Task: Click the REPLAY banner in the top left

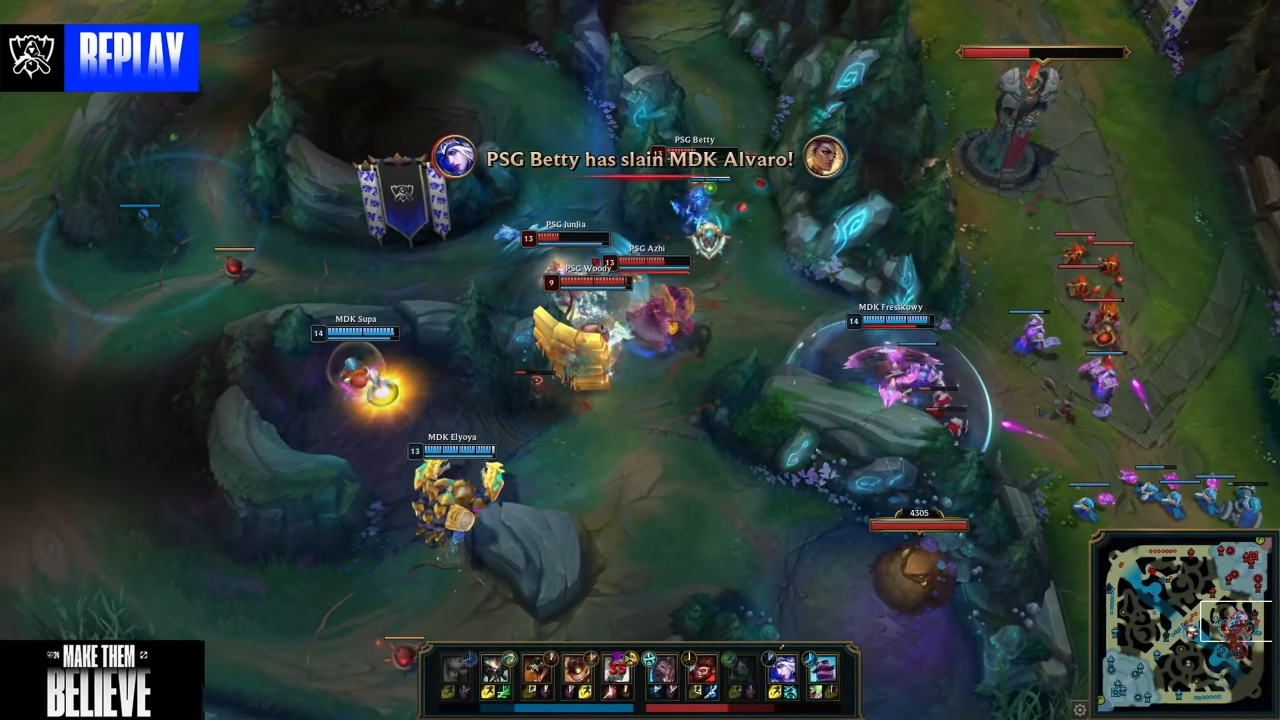Action: (x=132, y=57)
